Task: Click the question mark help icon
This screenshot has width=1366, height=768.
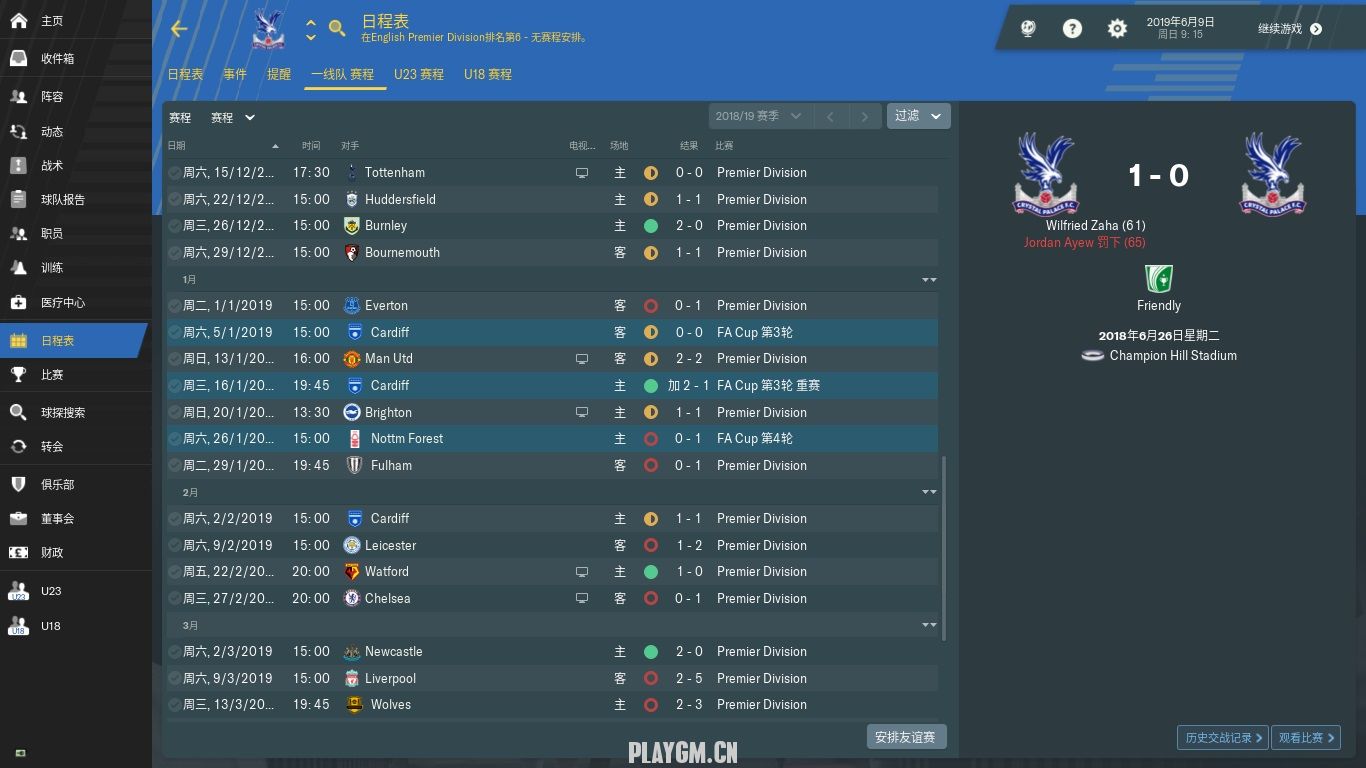Action: point(1072,29)
